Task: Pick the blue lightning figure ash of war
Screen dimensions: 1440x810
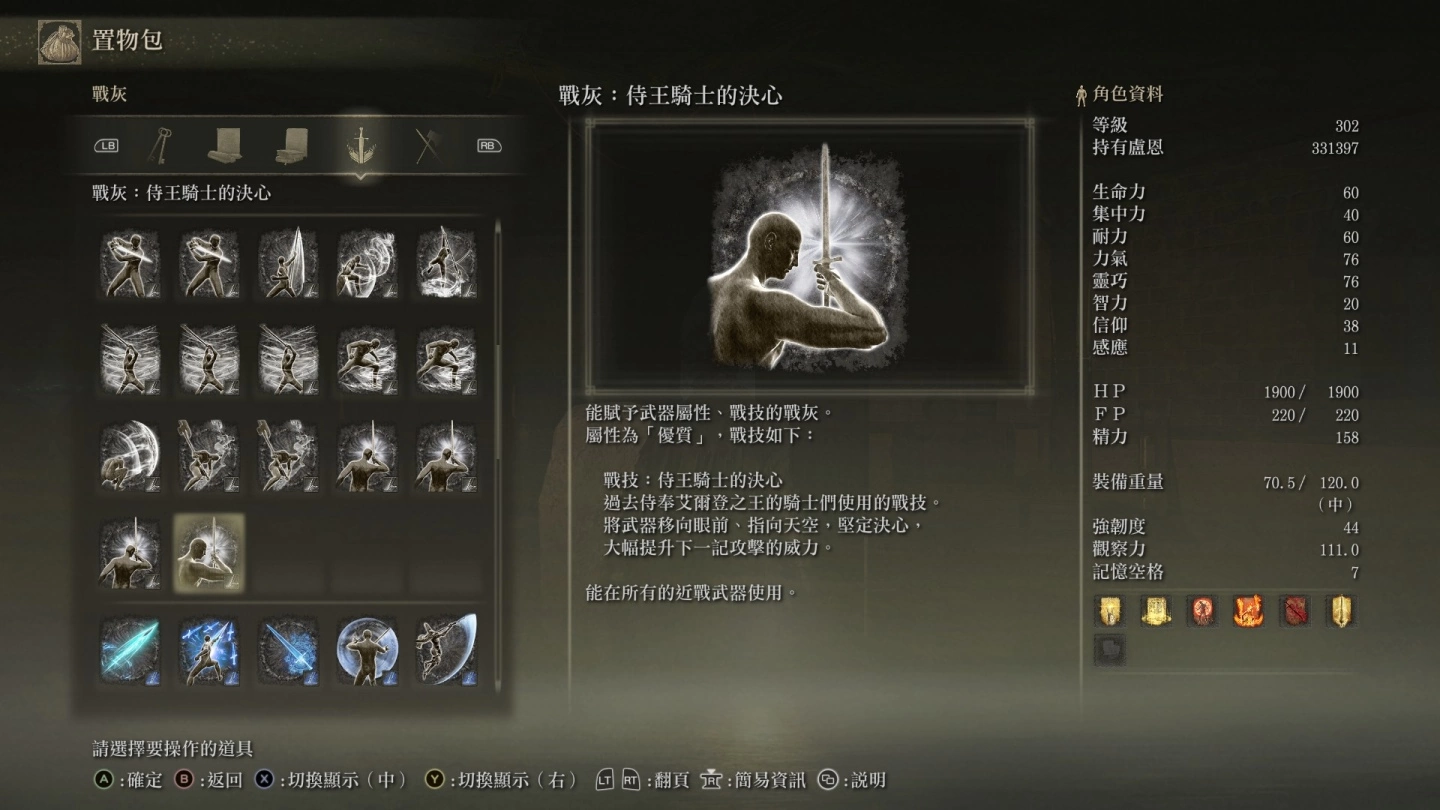Action: tap(208, 649)
